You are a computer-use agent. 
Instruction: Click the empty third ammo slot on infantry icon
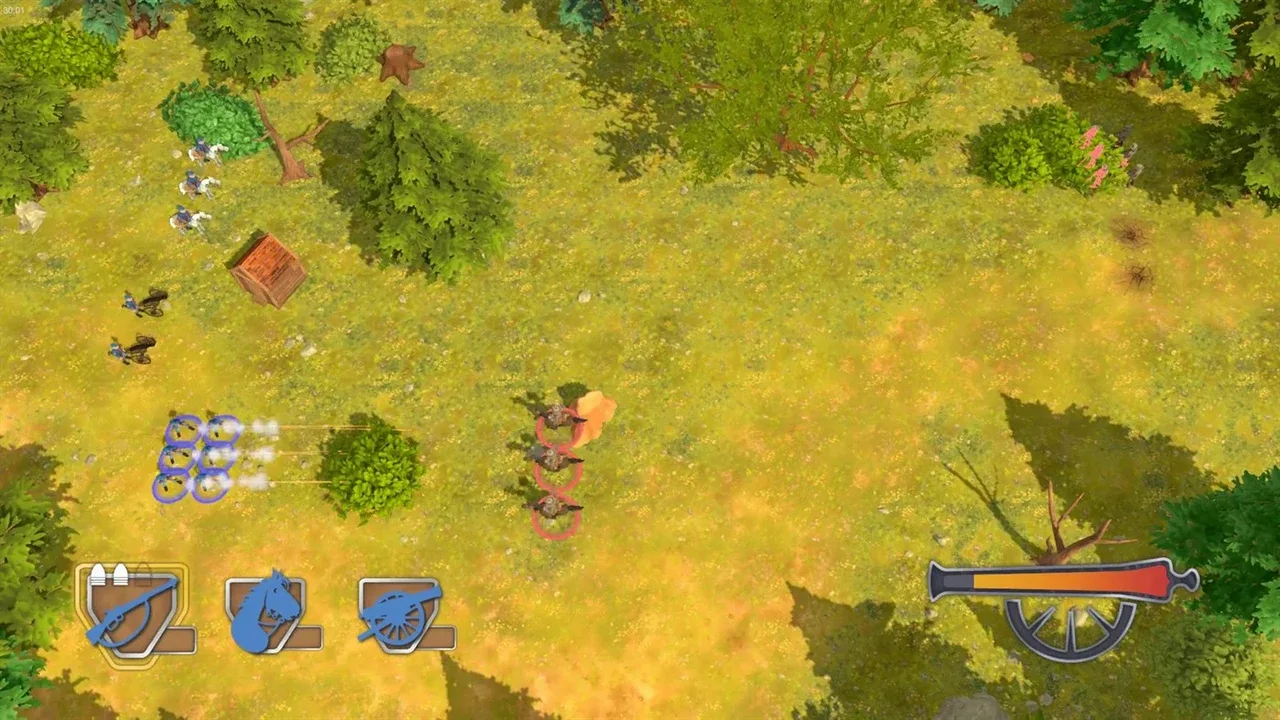coord(143,573)
